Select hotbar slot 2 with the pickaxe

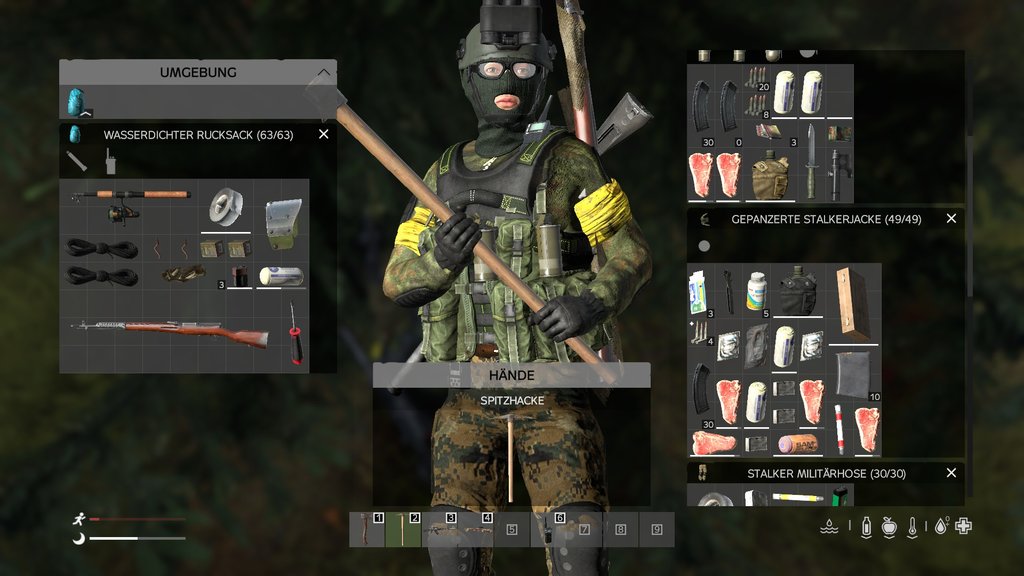coord(403,530)
